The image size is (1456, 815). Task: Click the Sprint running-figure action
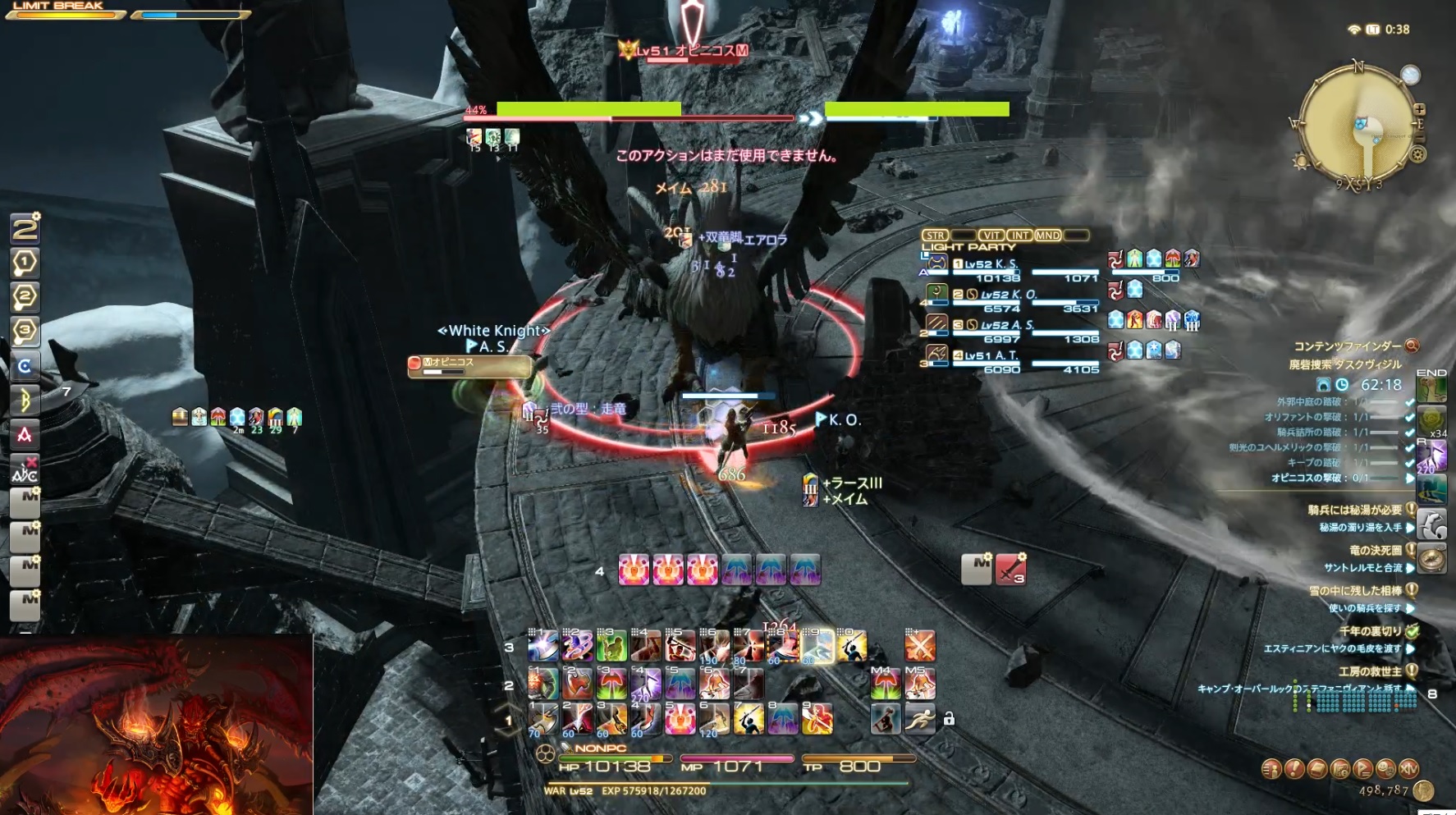[x=919, y=719]
